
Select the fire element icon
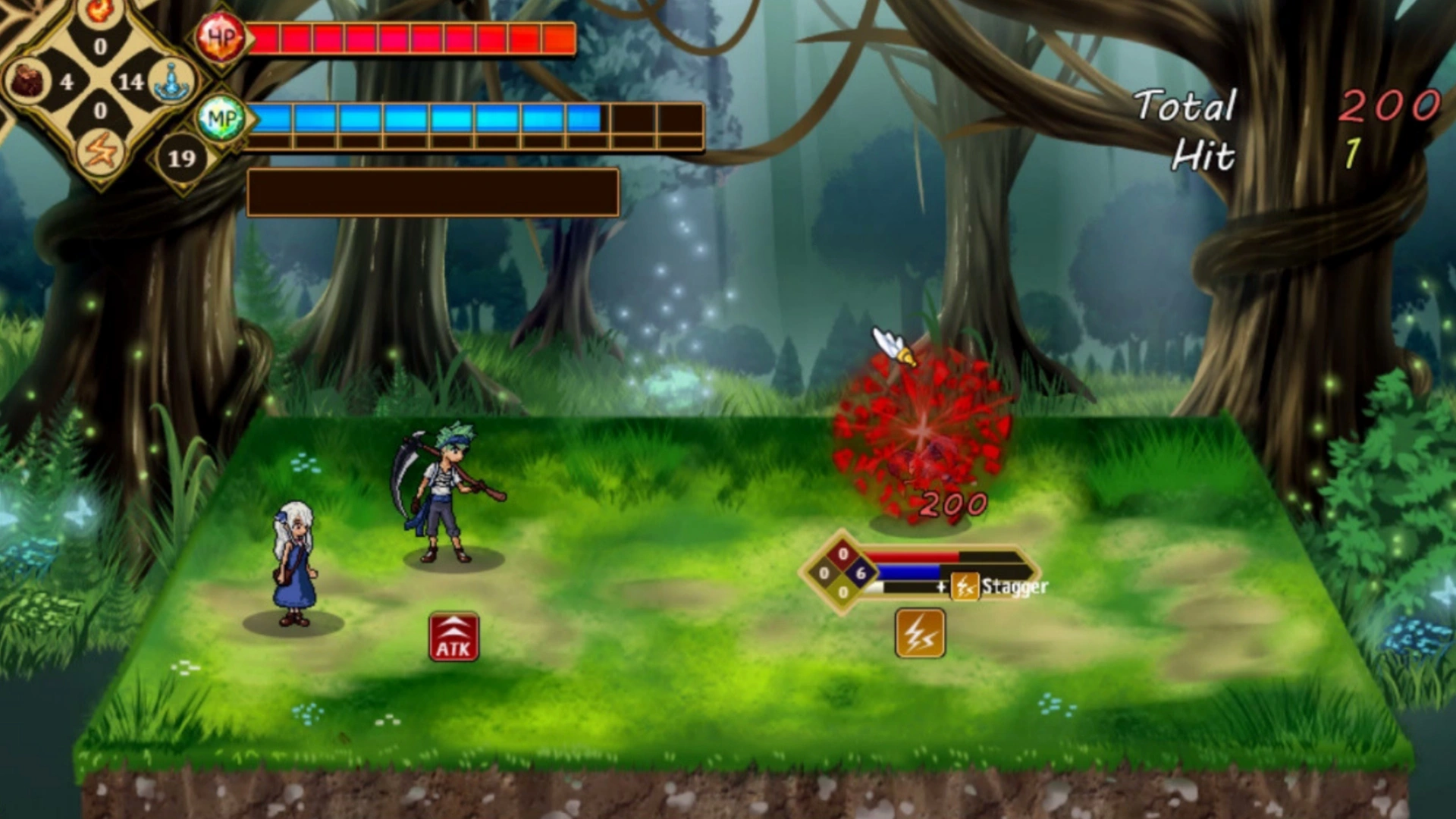point(100,11)
